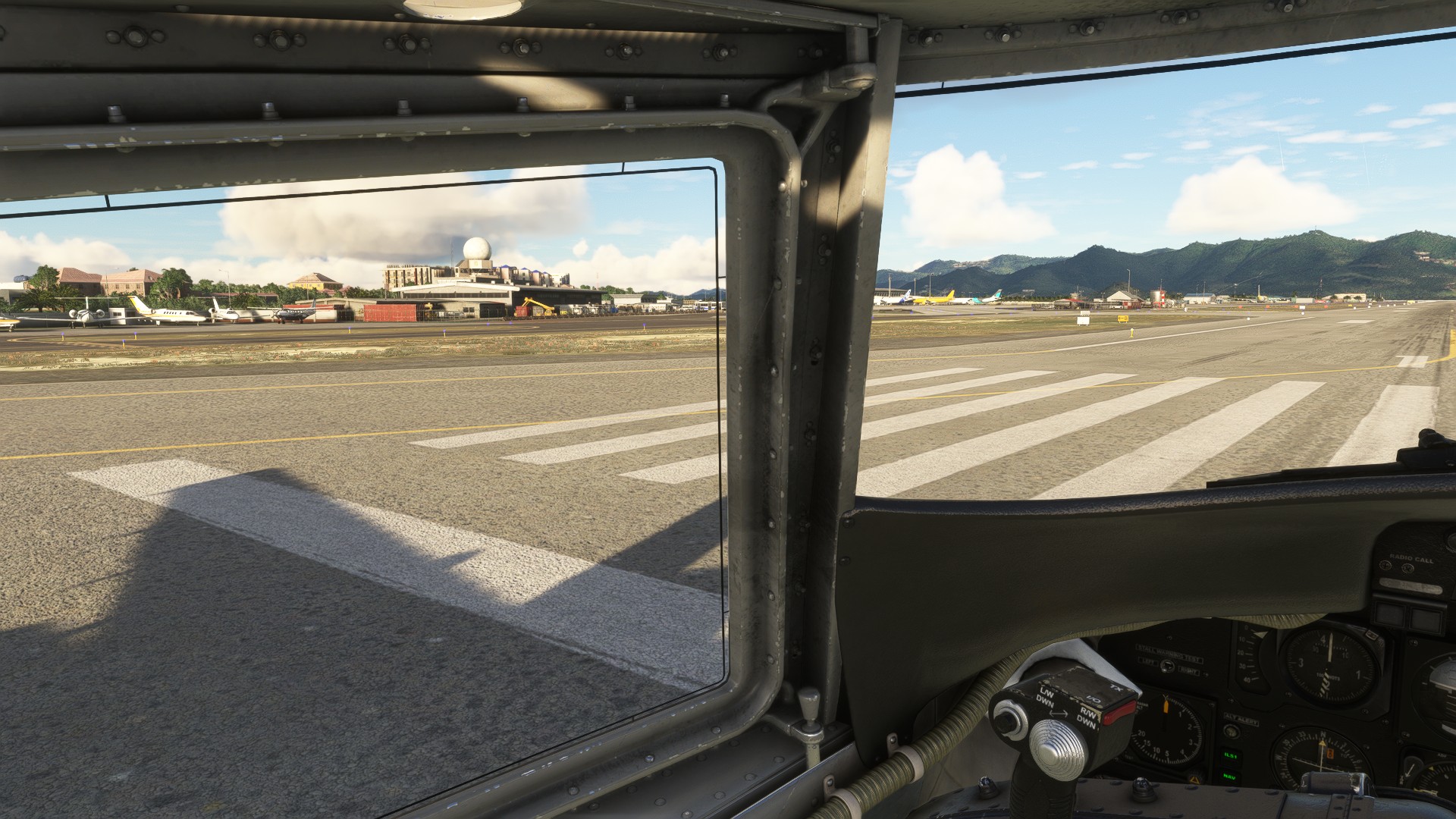Push the ALT ALERT button

(1232, 733)
